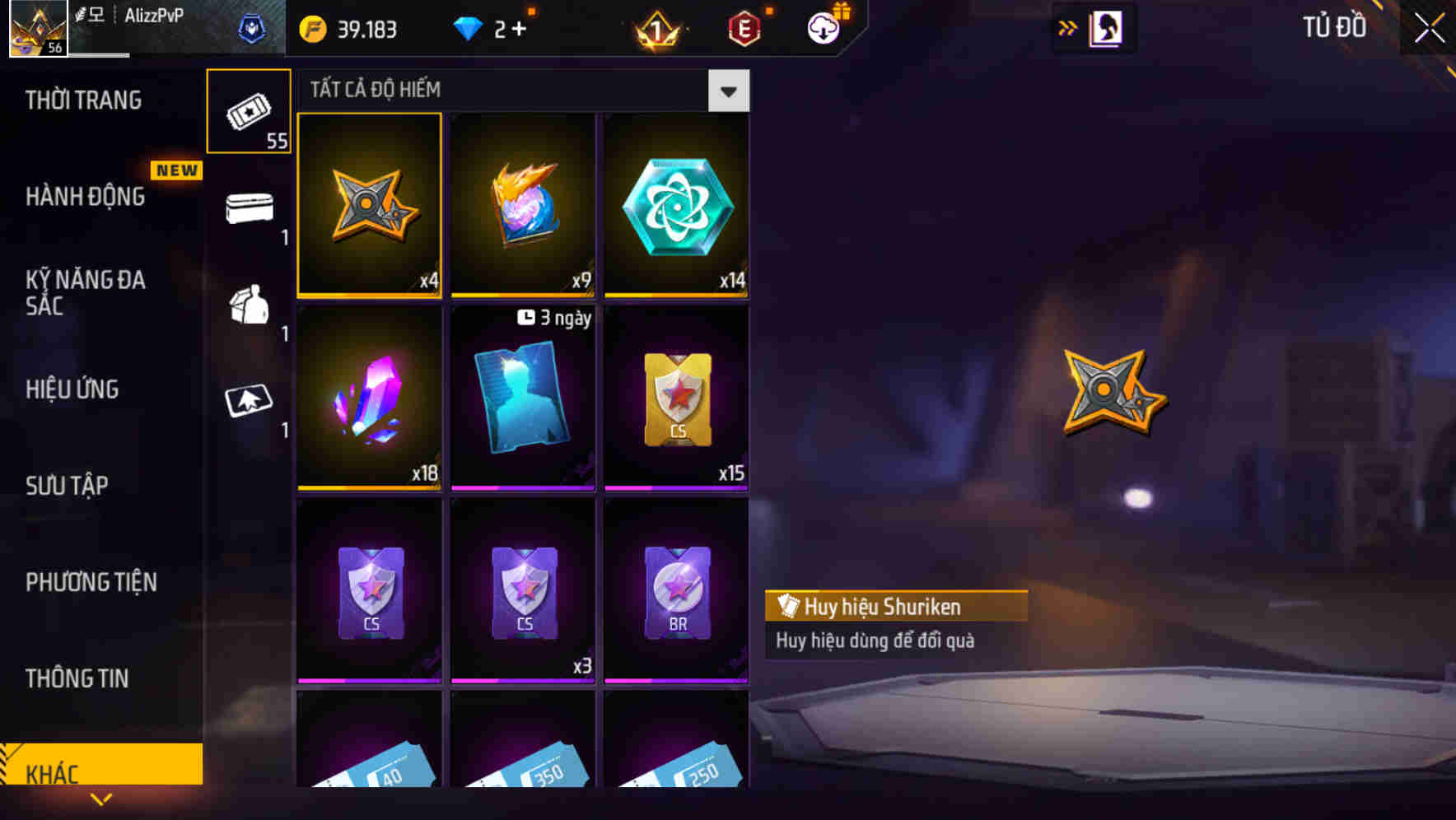Viewport: 1456px width, 820px height.
Task: Select the character profile icon near TỦ ĐỒ
Action: point(1105,27)
